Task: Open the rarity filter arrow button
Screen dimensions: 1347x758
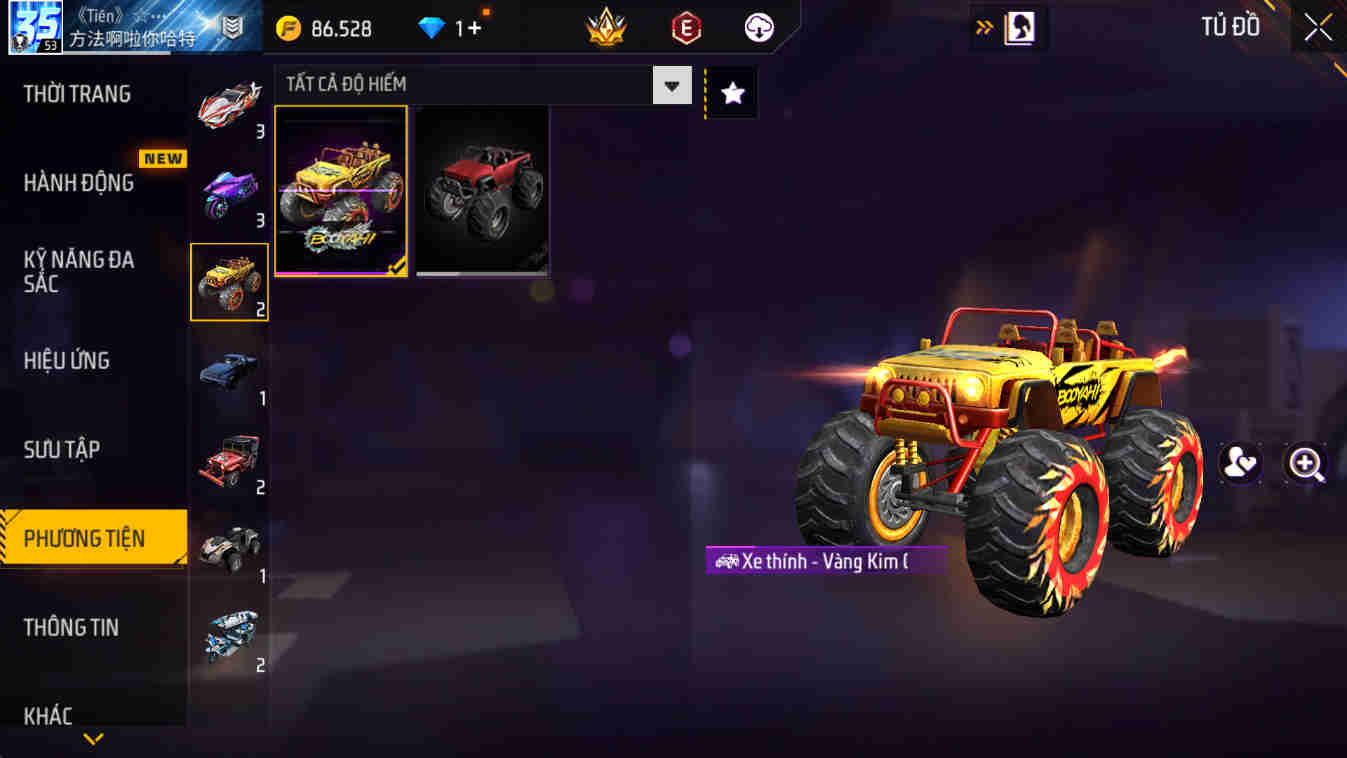Action: point(674,84)
